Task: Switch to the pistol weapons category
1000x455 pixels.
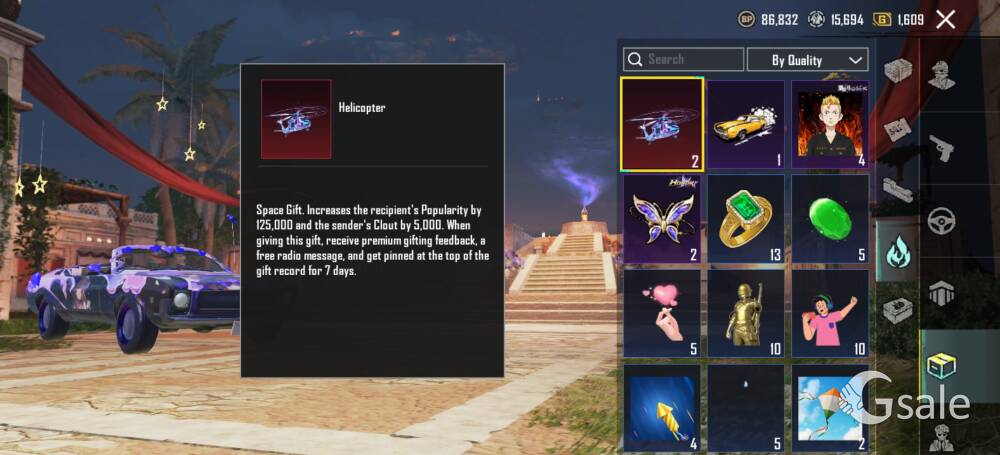Action: pos(941,147)
